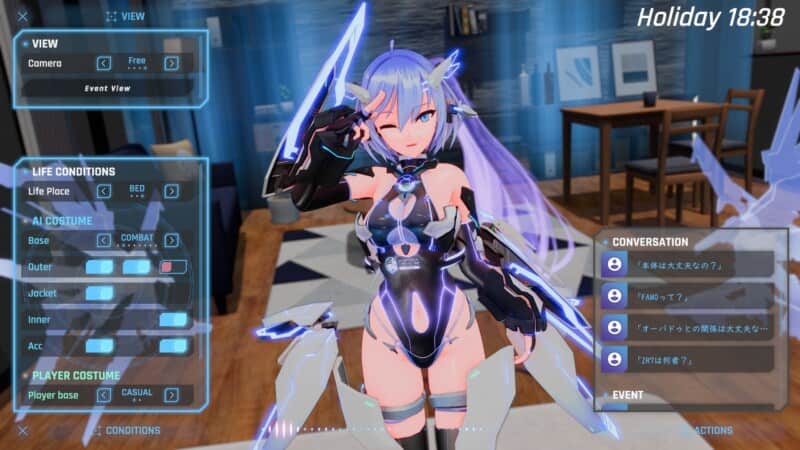The width and height of the screenshot is (800, 450).
Task: Toggle the red Outer costume switch
Action: click(x=174, y=267)
